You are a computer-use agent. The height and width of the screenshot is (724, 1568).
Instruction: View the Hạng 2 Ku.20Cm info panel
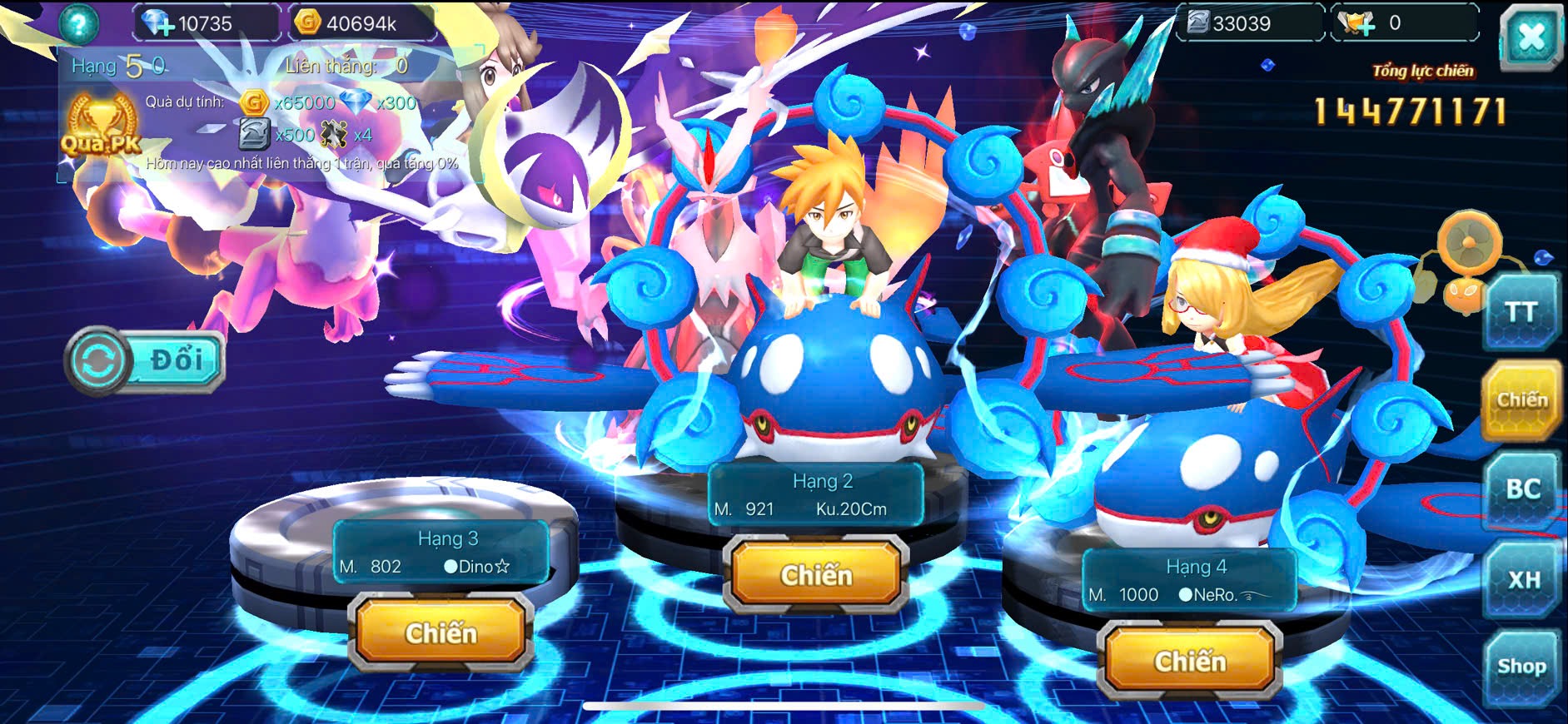[x=816, y=495]
